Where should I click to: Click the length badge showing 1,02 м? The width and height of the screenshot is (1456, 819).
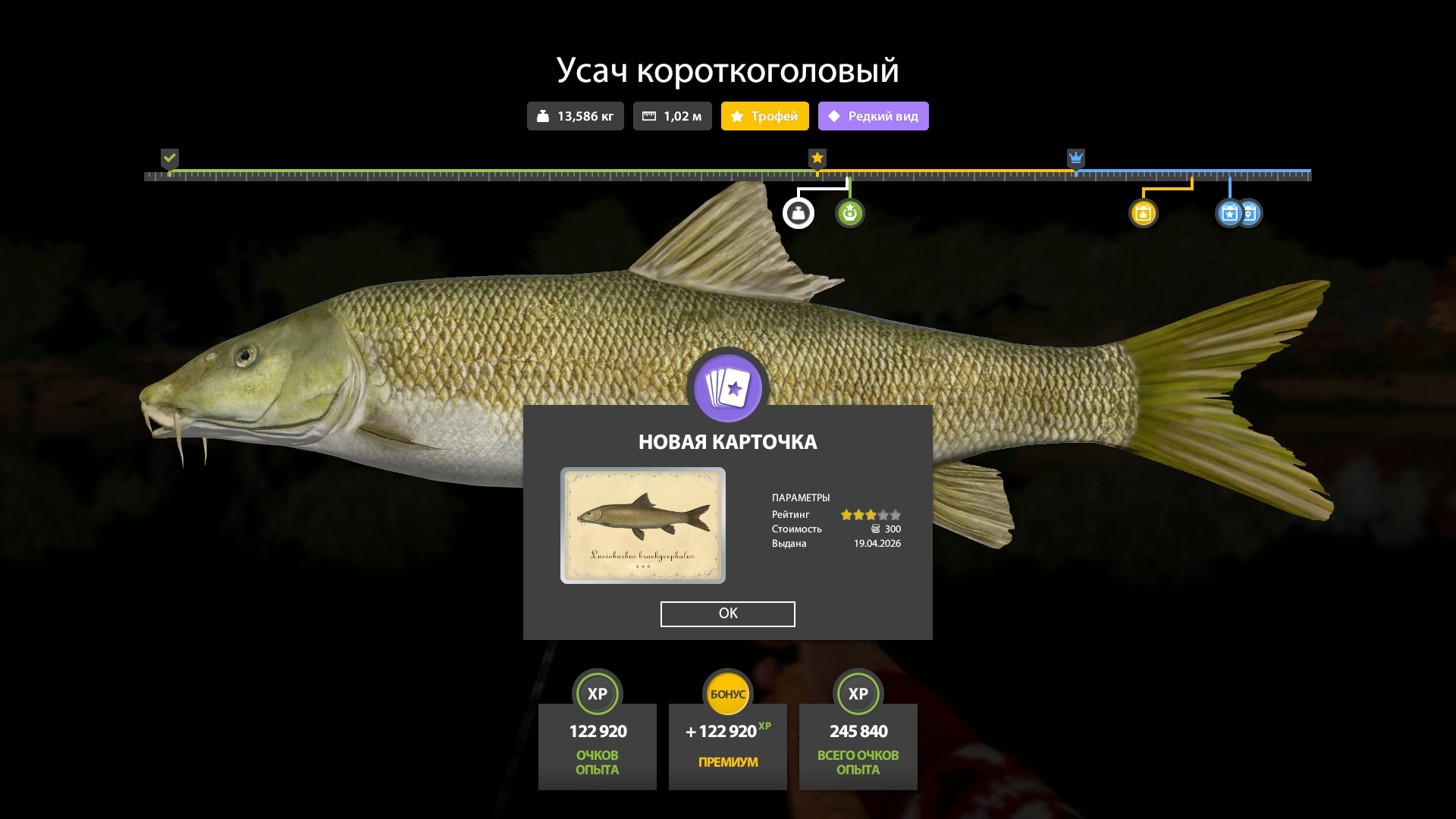(x=672, y=116)
